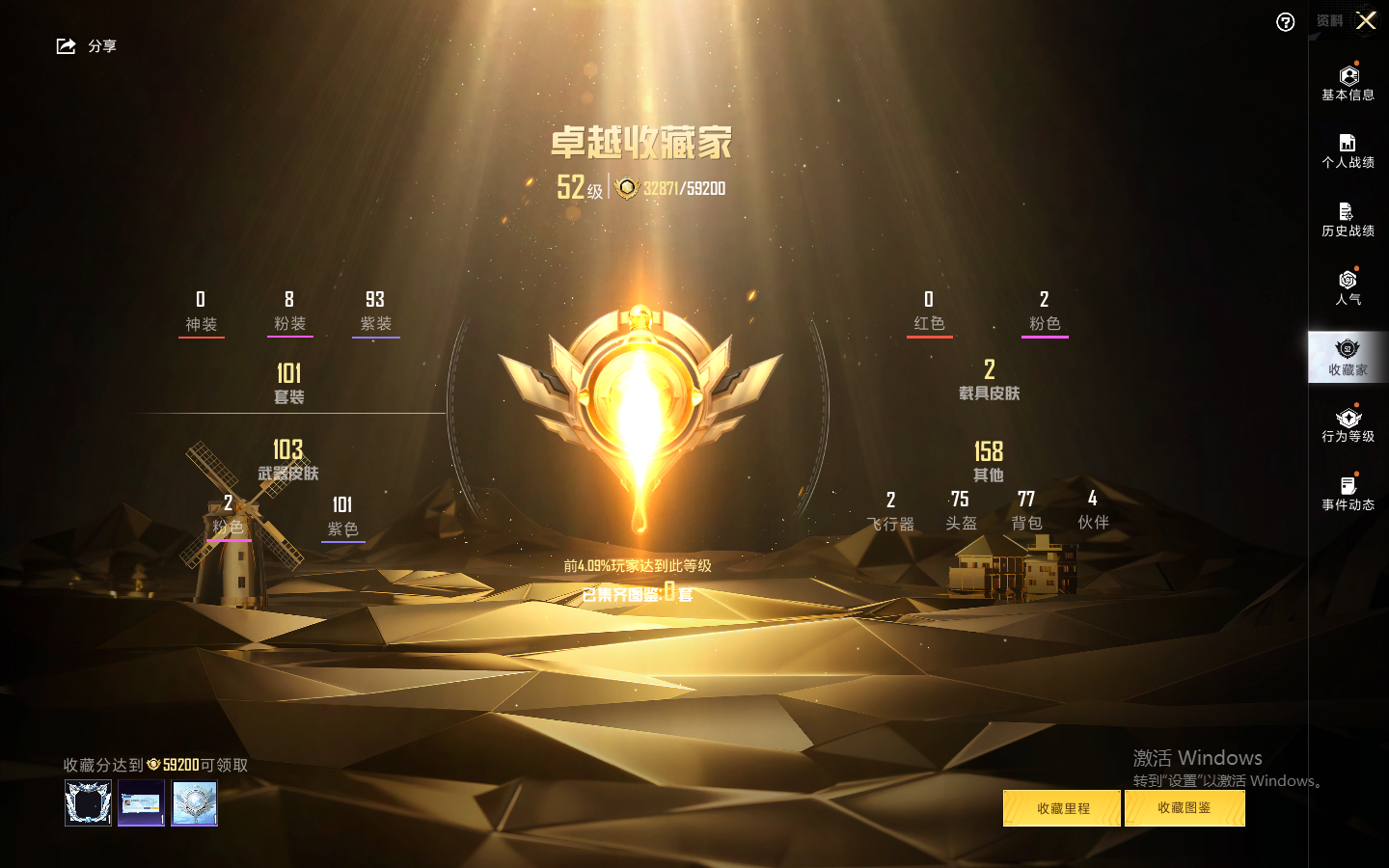Select the silver badge reward thumbnail
Screen dimensions: 1389x868
click(194, 802)
